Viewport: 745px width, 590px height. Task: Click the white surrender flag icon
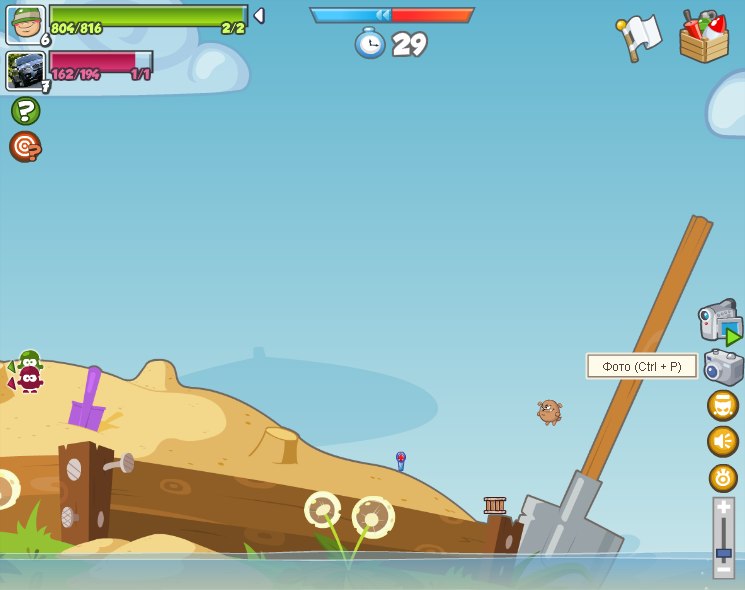(x=640, y=37)
